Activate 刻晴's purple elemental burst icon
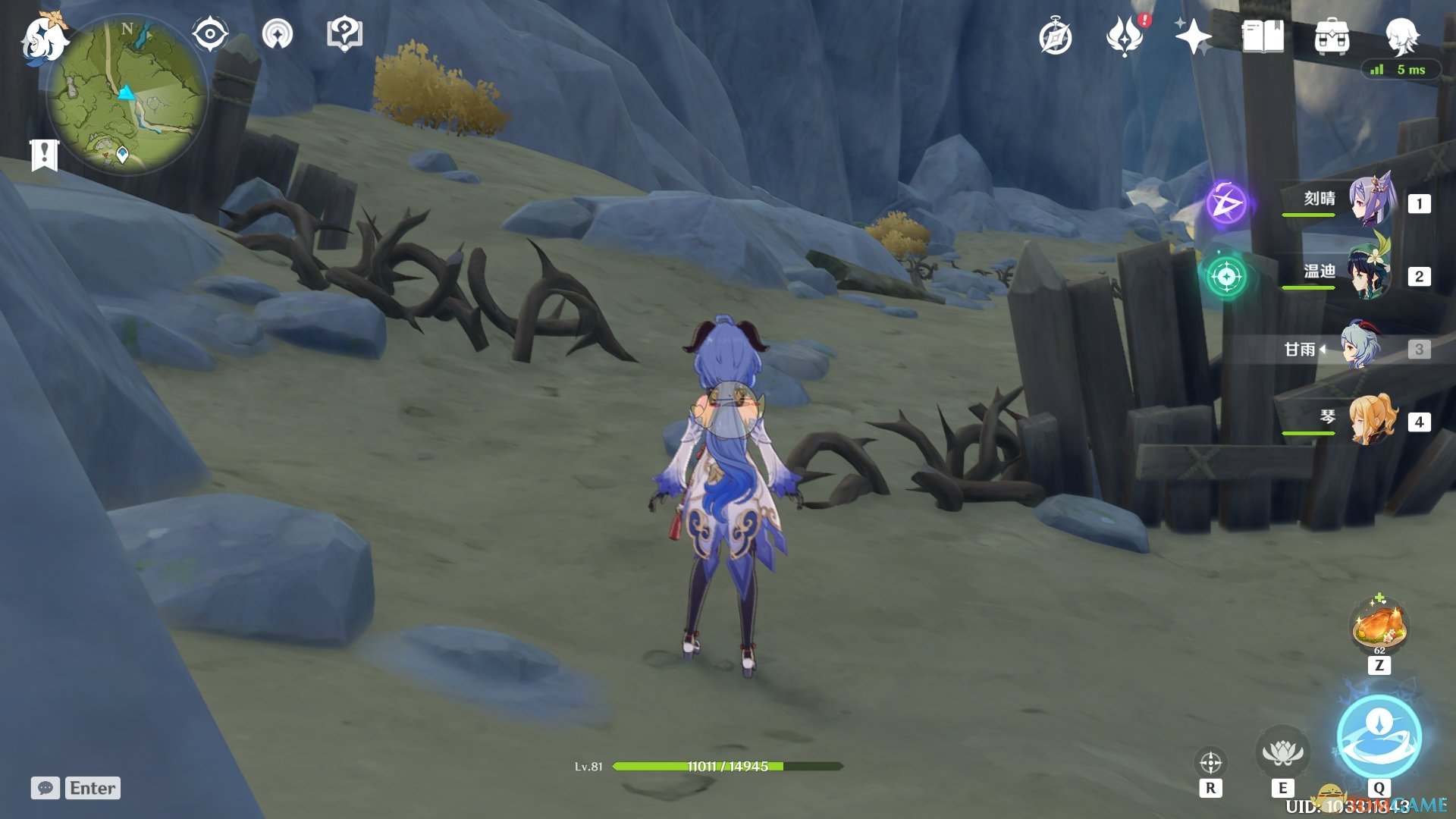The width and height of the screenshot is (1456, 819). [1226, 203]
